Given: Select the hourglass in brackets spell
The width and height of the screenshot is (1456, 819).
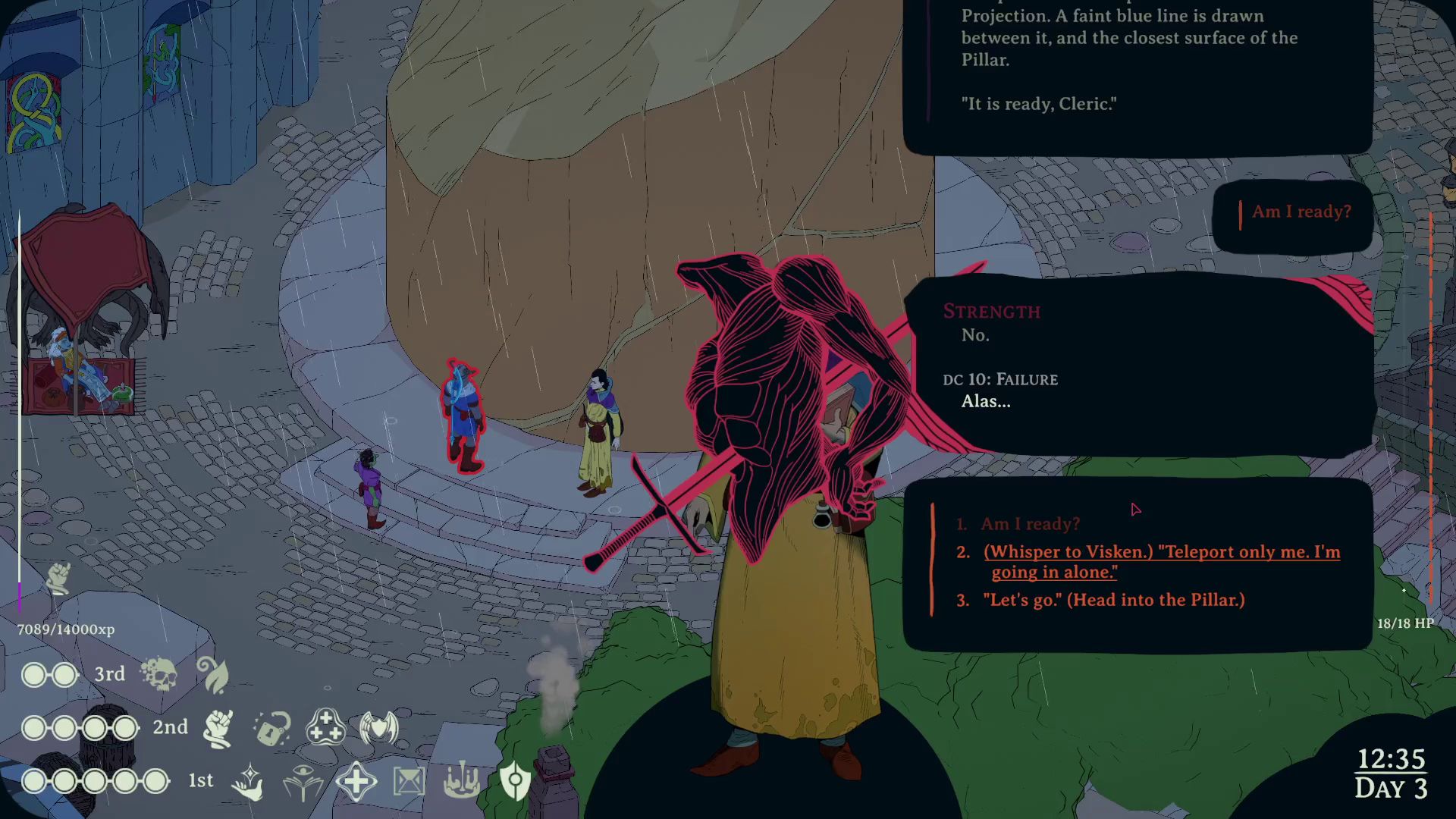Looking at the screenshot, I should 409,781.
